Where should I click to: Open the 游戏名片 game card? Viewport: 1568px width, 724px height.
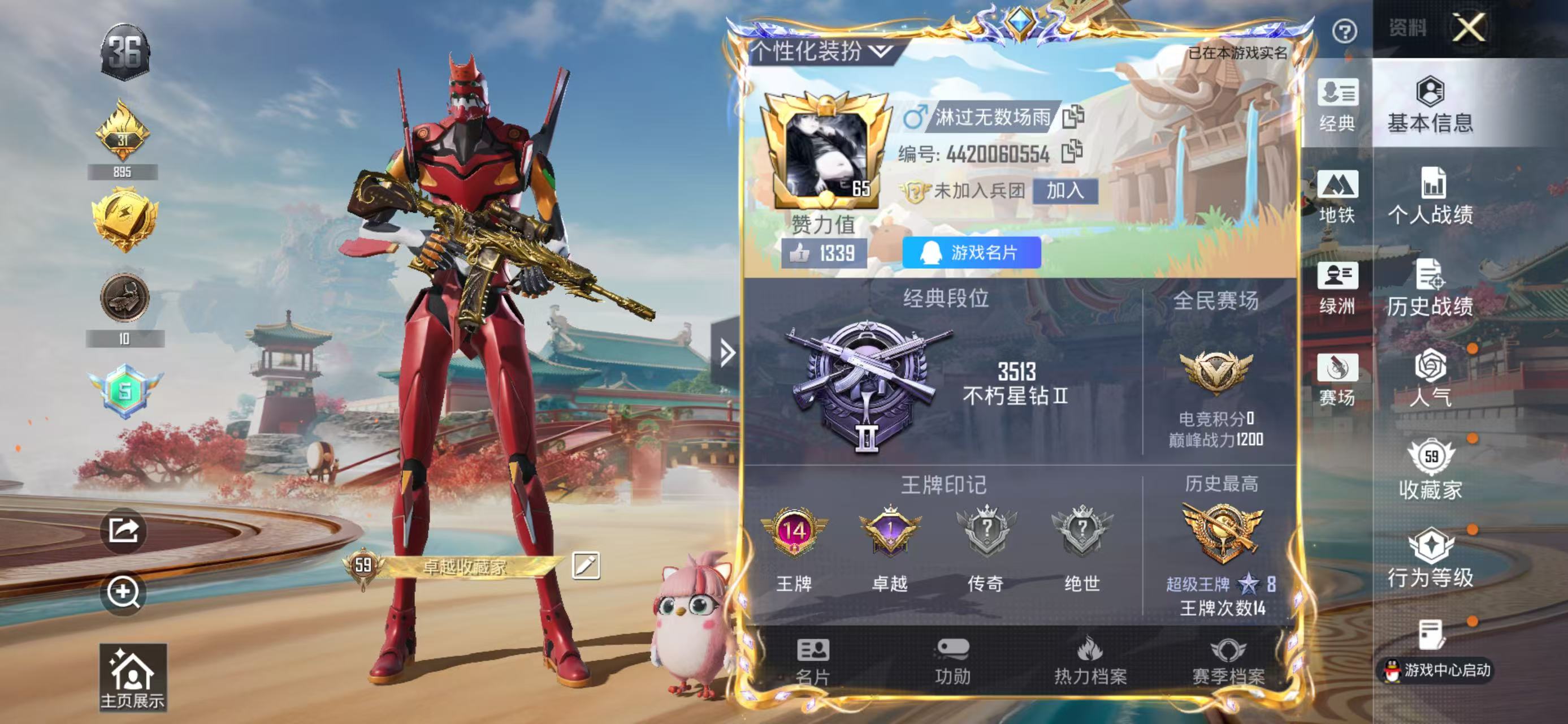click(972, 253)
